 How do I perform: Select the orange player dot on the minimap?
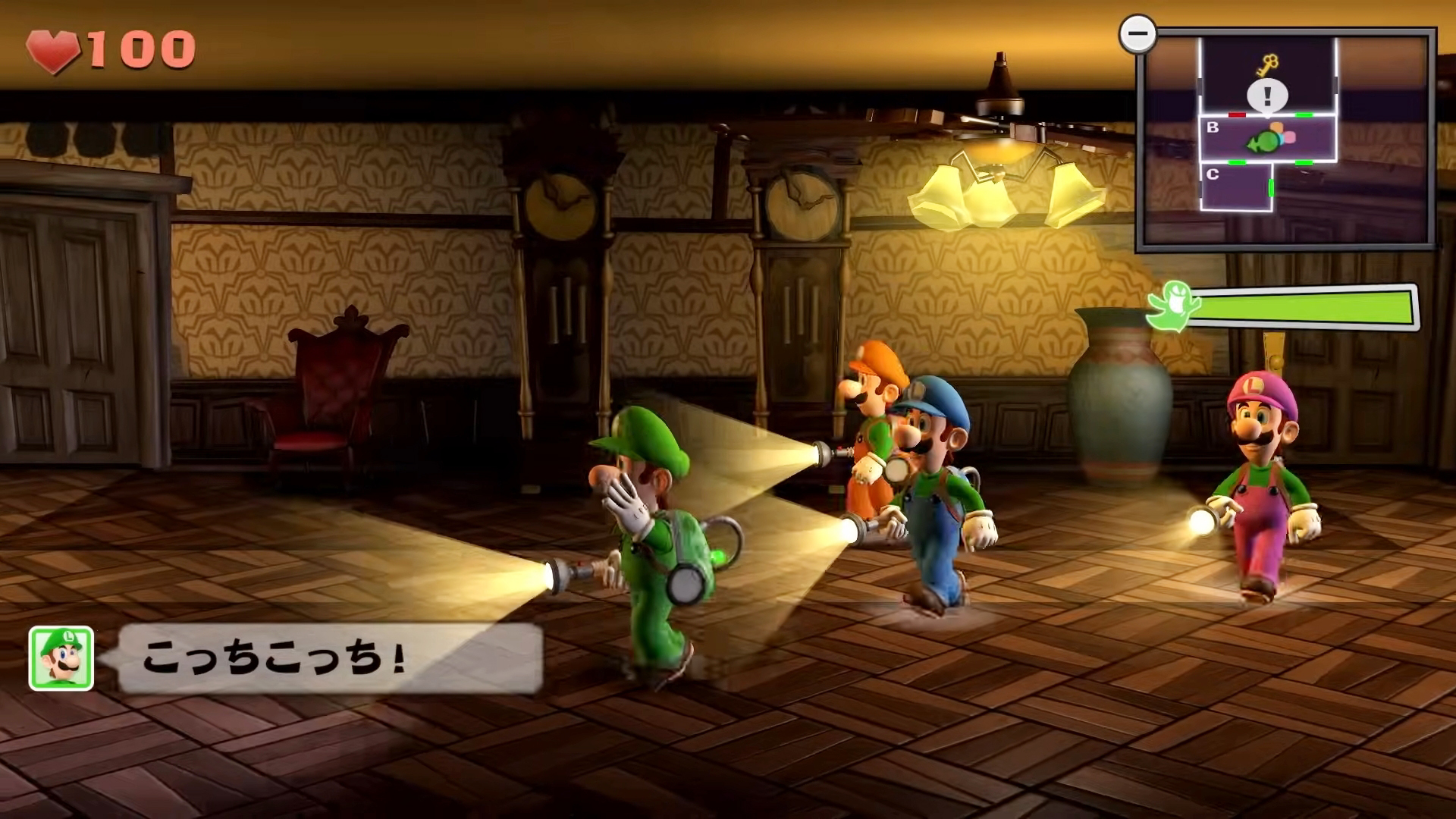coord(1276,127)
